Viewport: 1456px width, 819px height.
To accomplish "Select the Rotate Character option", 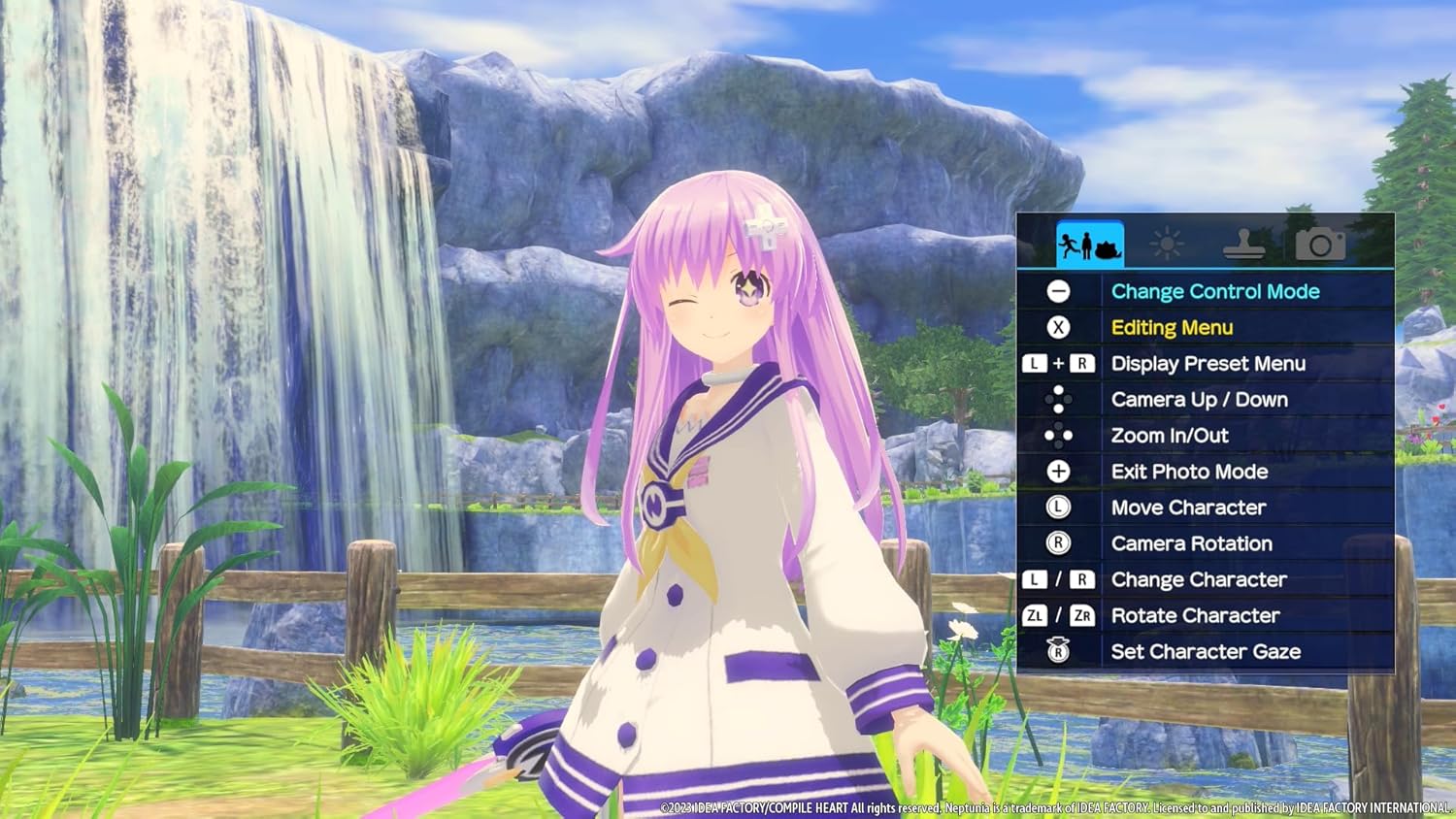I will pyautogui.click(x=1195, y=615).
